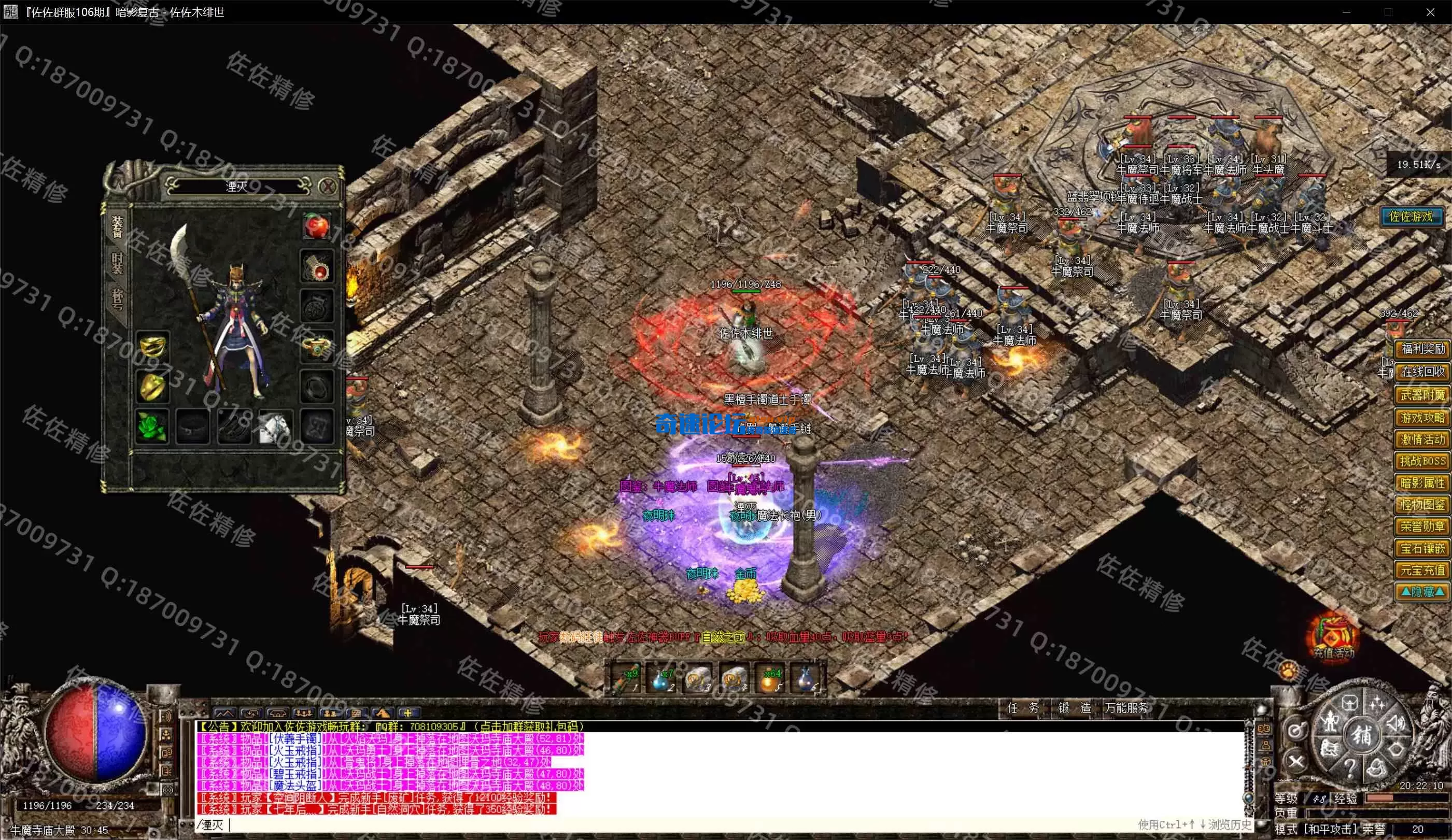
Task: Open the 万能服务 services menu
Action: [x=1126, y=708]
